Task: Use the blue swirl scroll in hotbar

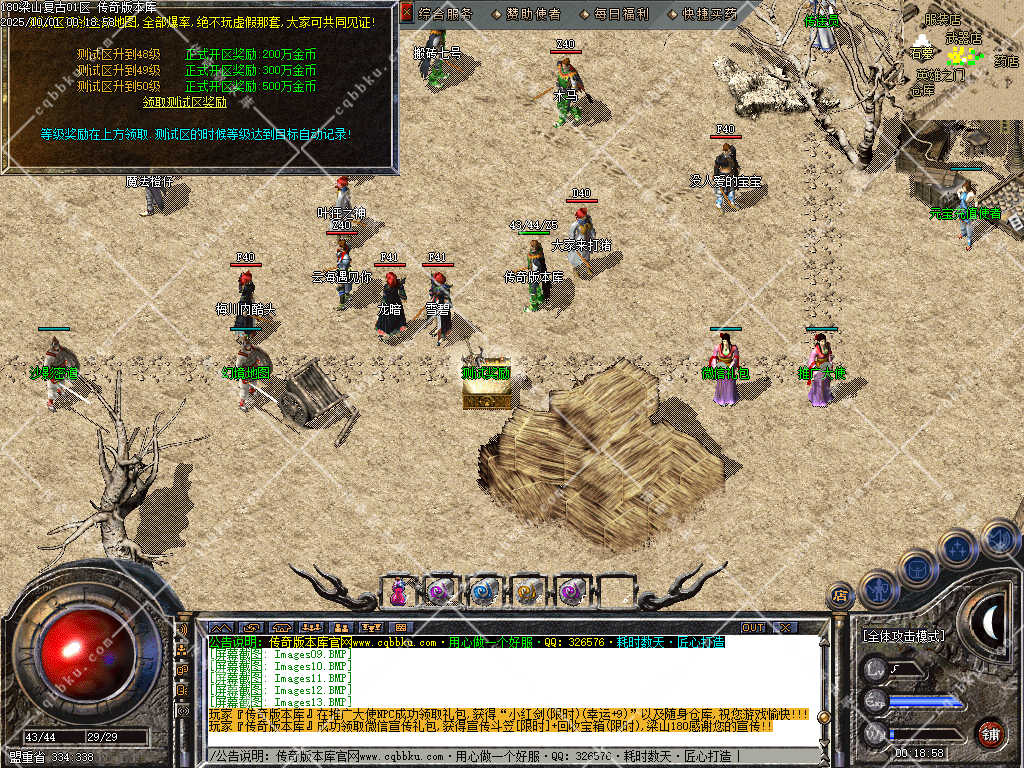Action: pyautogui.click(x=484, y=592)
